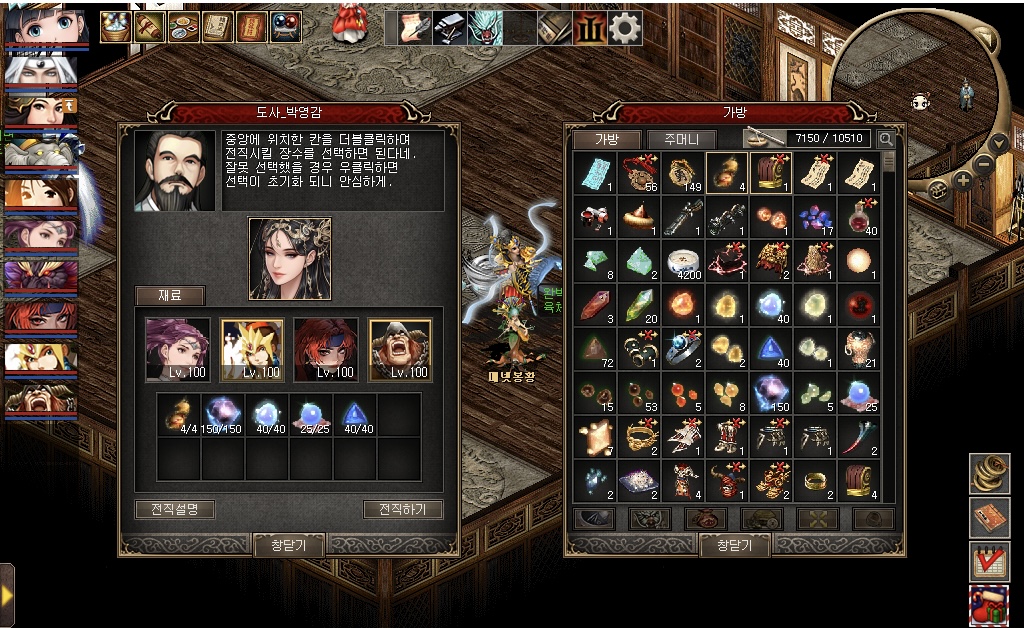Close the 도사_박영감 dialog with 창닫기

tap(288, 545)
